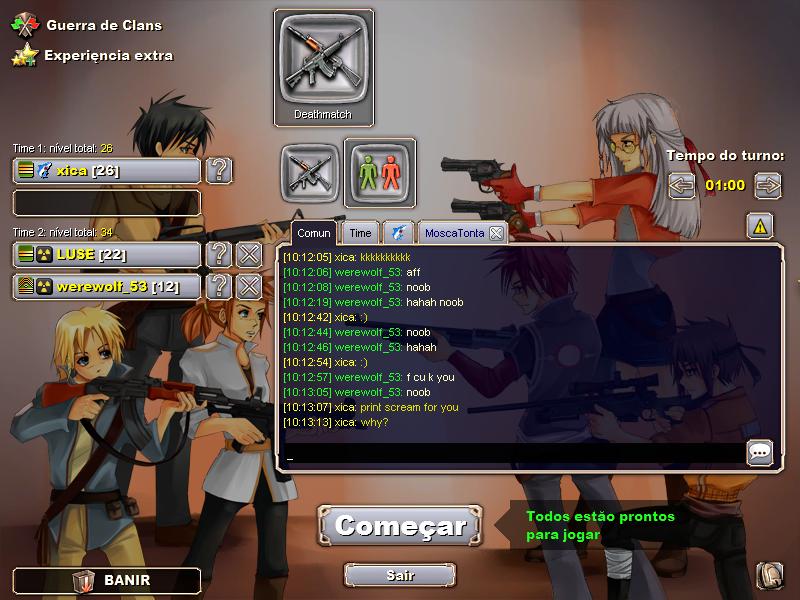Viewport: 800px width, 600px height.
Task: Open the scroll icon in corner
Action: coord(769,575)
